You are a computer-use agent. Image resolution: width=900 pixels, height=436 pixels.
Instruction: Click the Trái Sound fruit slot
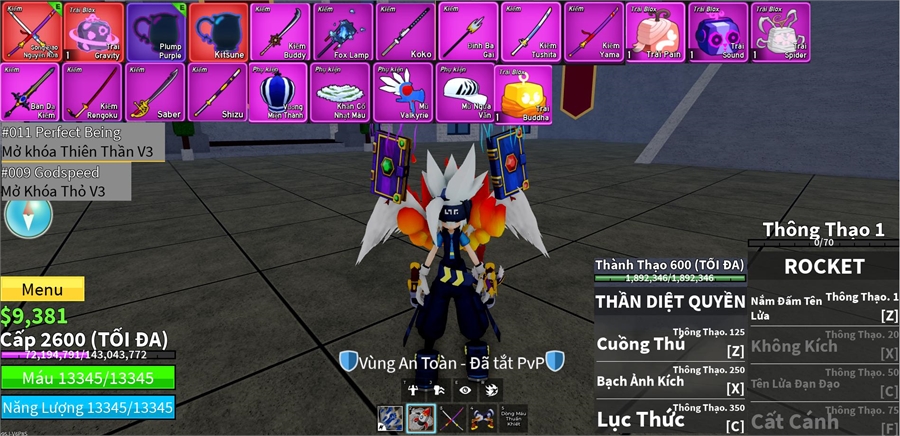coord(718,31)
